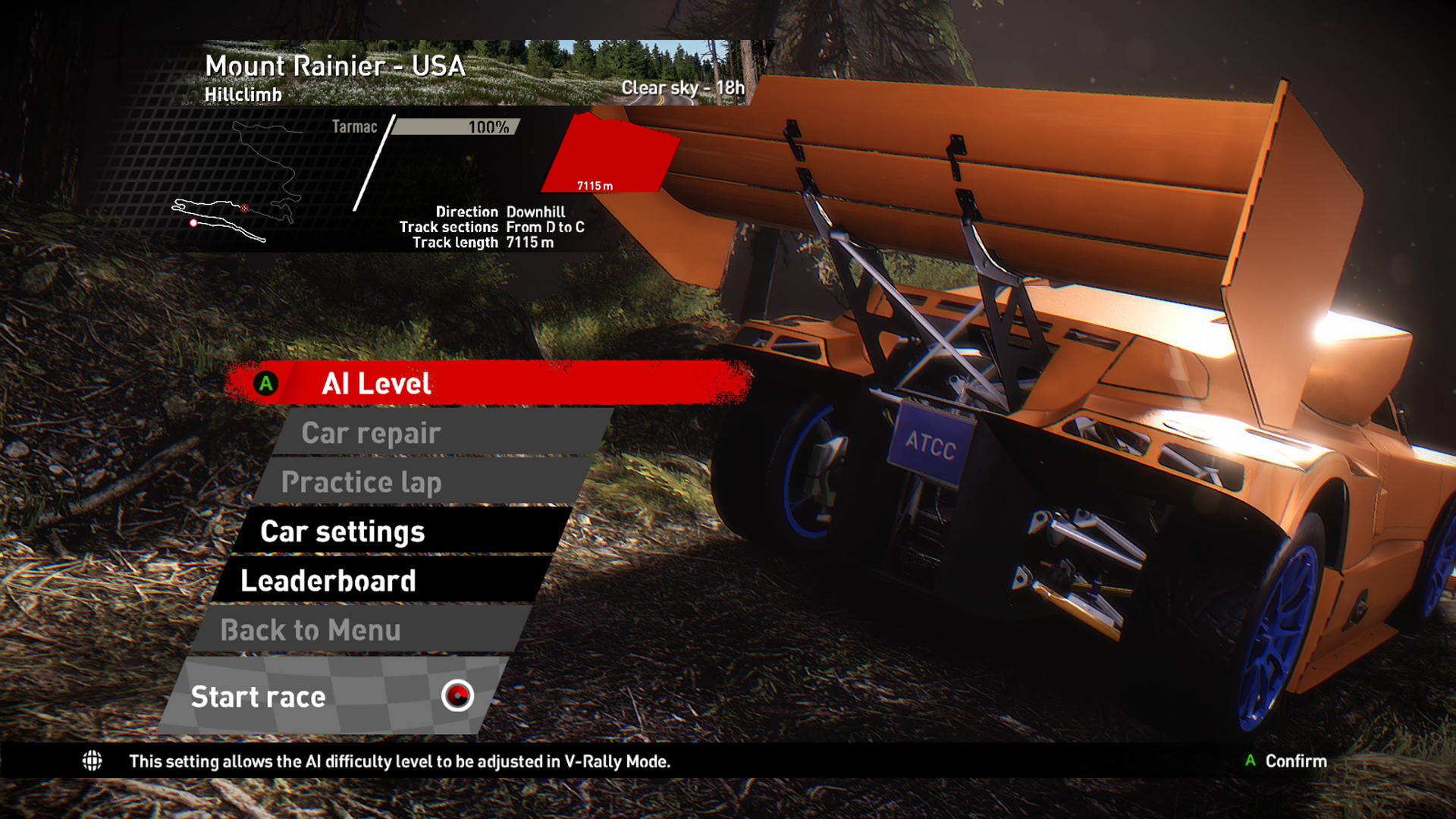Select the Practice lap entry
1456x819 pixels.
(425, 482)
